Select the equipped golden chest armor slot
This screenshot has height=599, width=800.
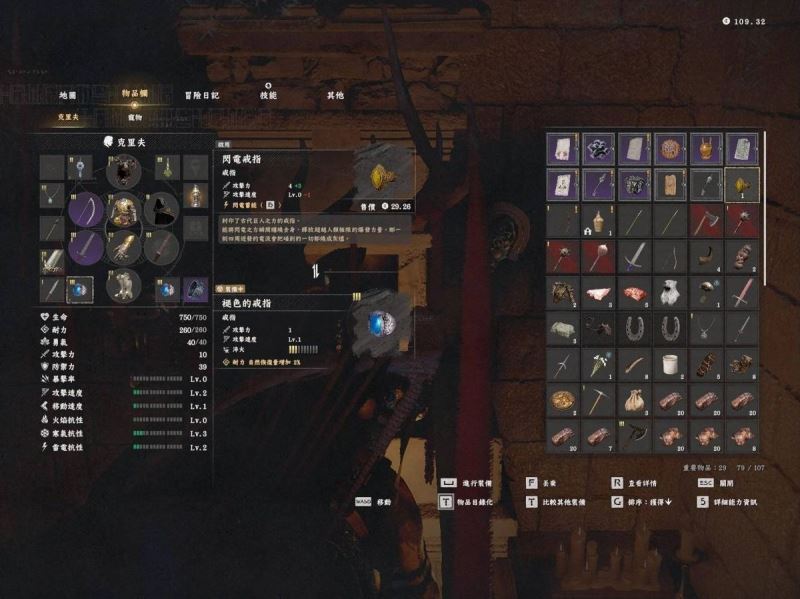[124, 210]
